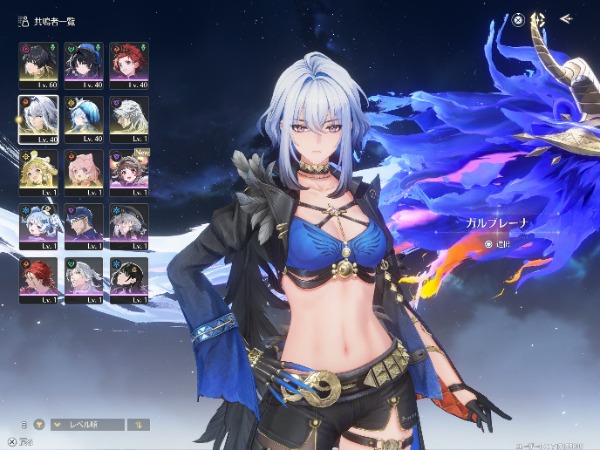This screenshot has width=600, height=450.
Task: Select the highlighted silver-haired Lv. 40 portrait
Action: coord(38,117)
